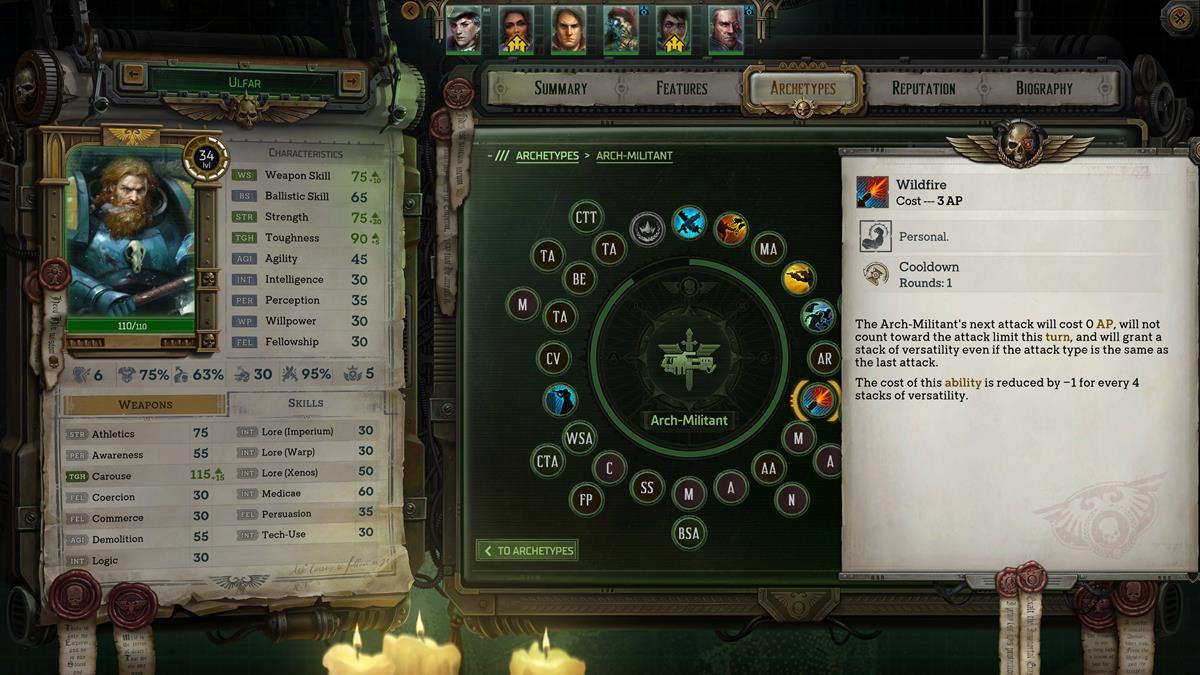Click the Archetypes breadcrumb link
The image size is (1200, 675).
click(547, 156)
